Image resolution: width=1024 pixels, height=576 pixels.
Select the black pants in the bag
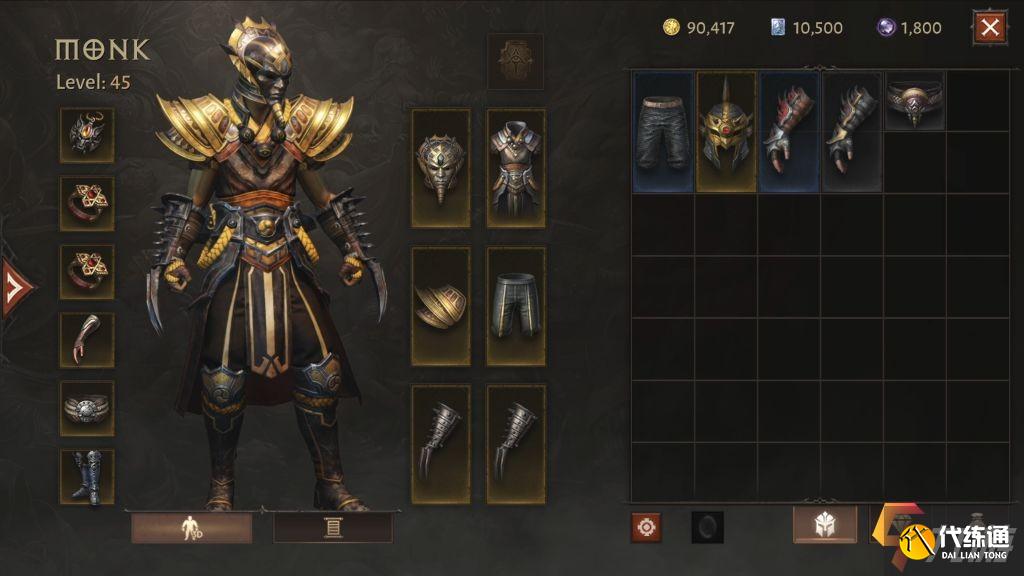coord(663,131)
